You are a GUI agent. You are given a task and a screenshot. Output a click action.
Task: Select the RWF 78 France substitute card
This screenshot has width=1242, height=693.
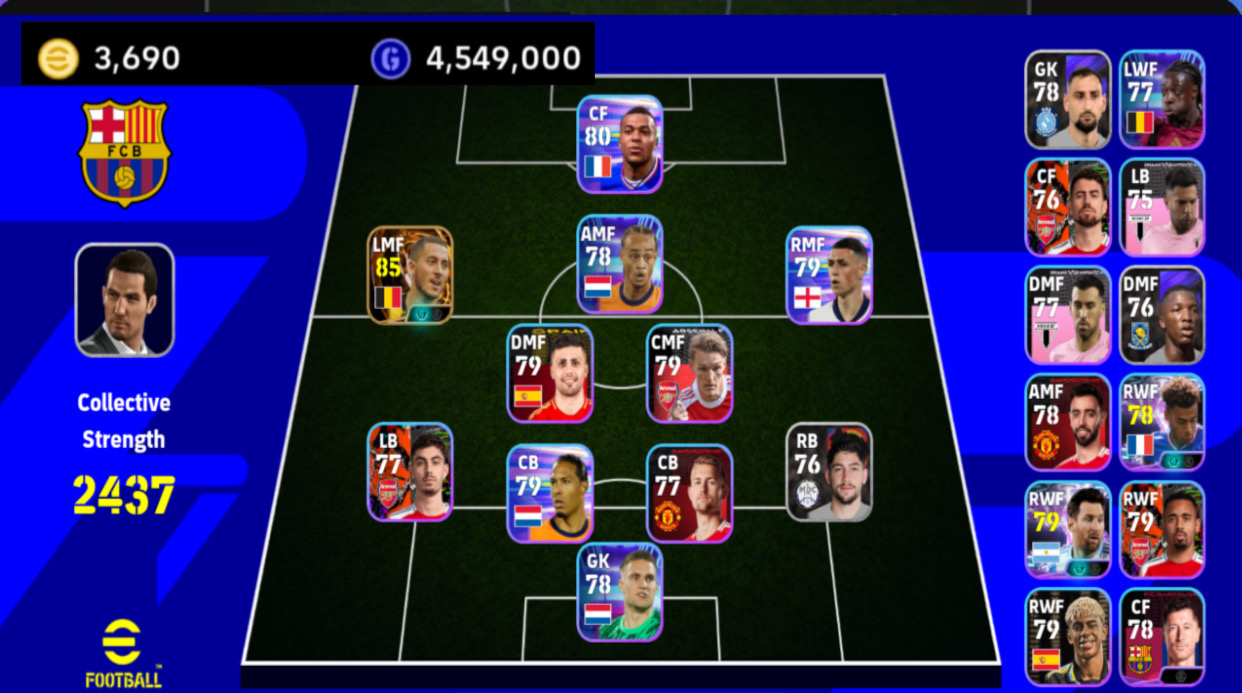pyautogui.click(x=1161, y=422)
